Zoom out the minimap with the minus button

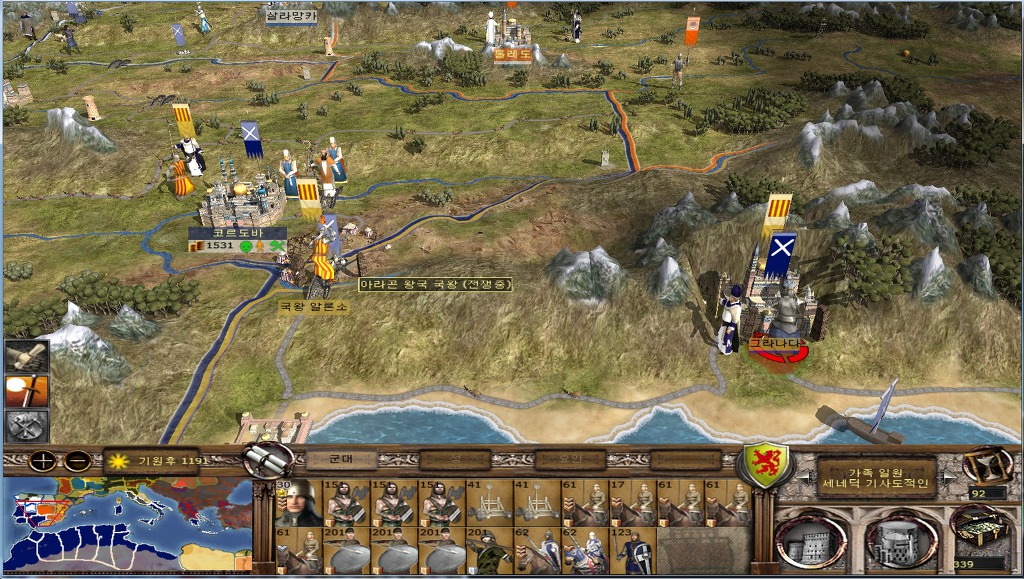point(77,462)
